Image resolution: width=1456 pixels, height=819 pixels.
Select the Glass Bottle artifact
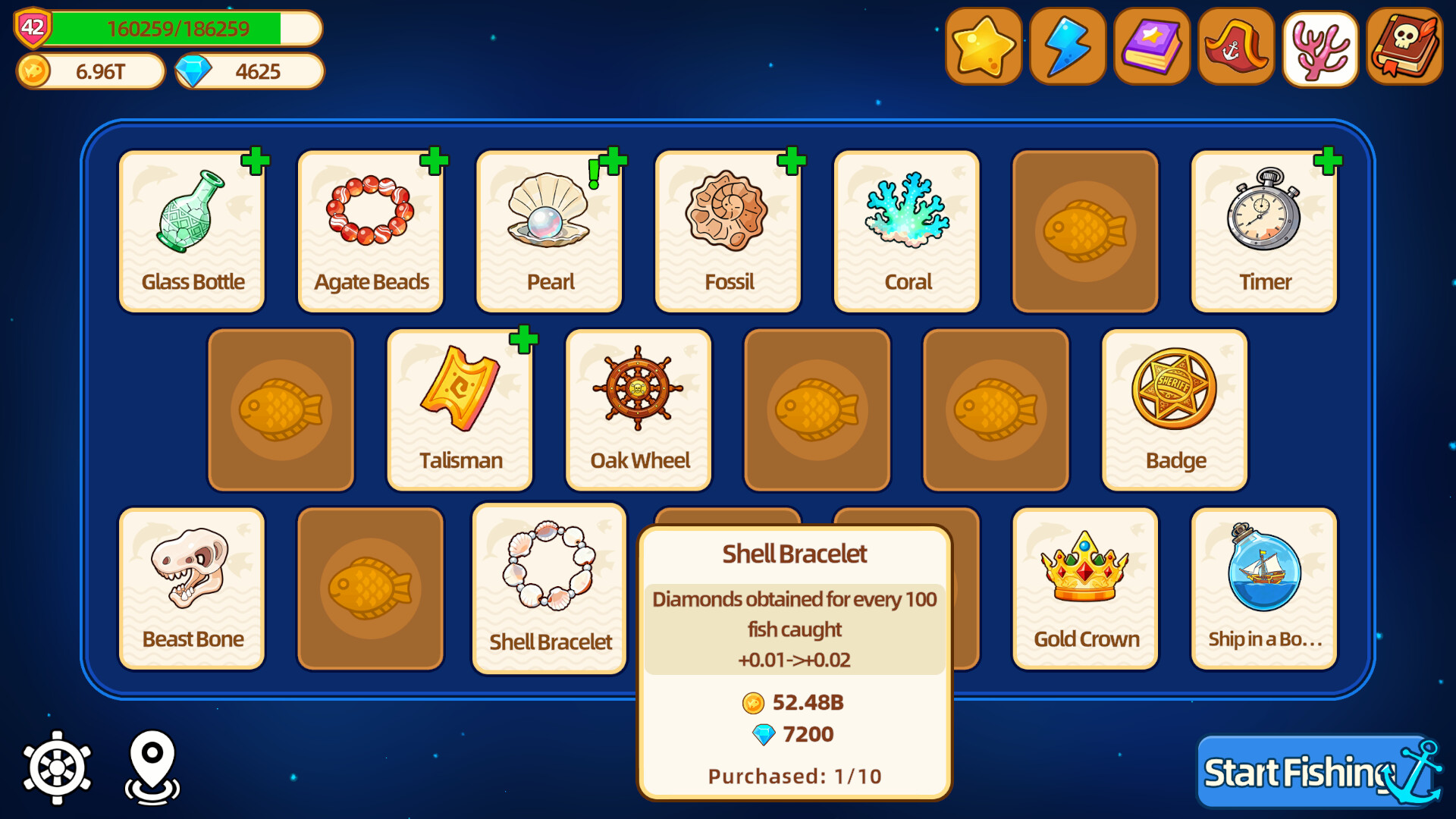coord(191,227)
